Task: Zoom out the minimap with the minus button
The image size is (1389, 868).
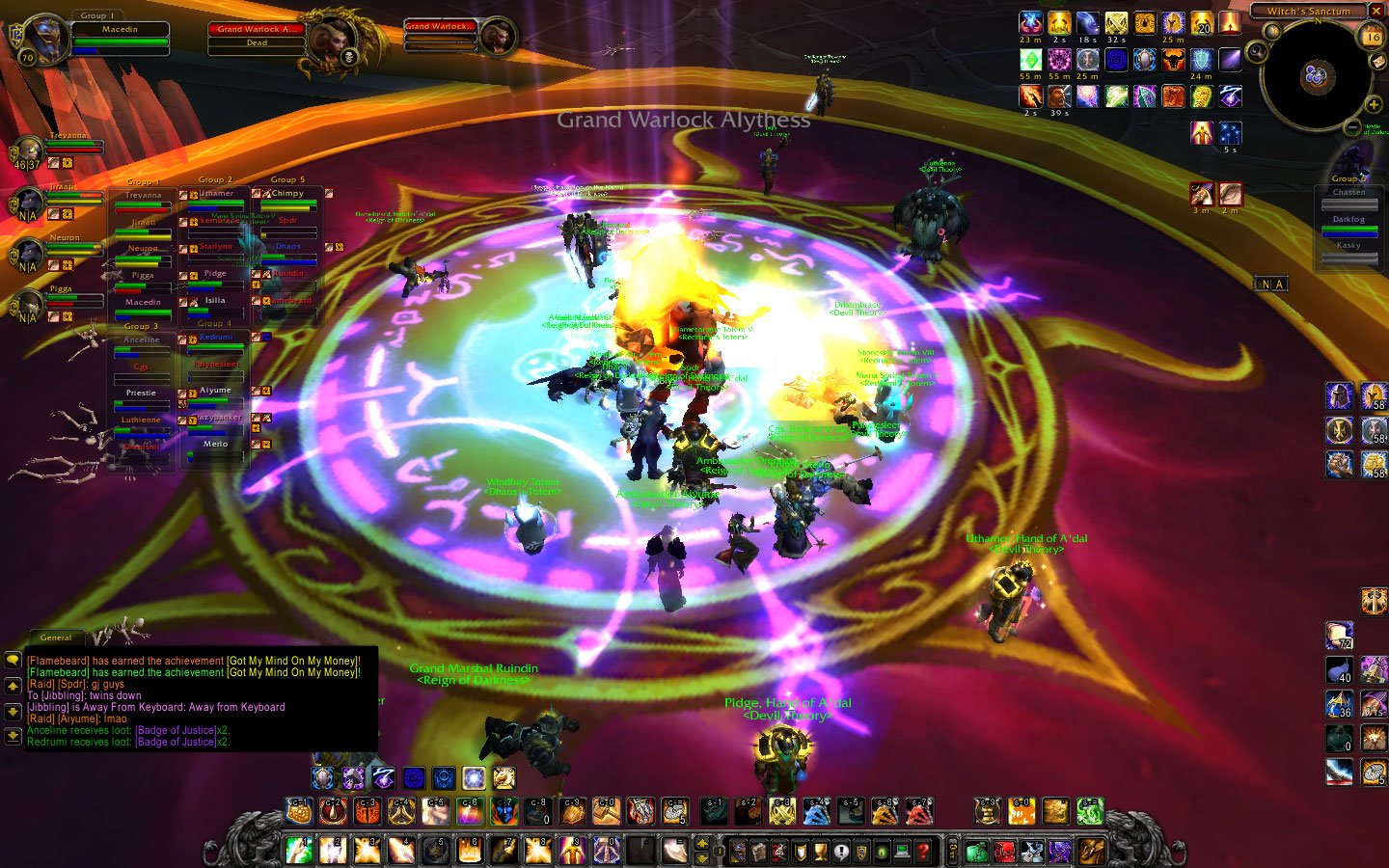Action: [1352, 127]
